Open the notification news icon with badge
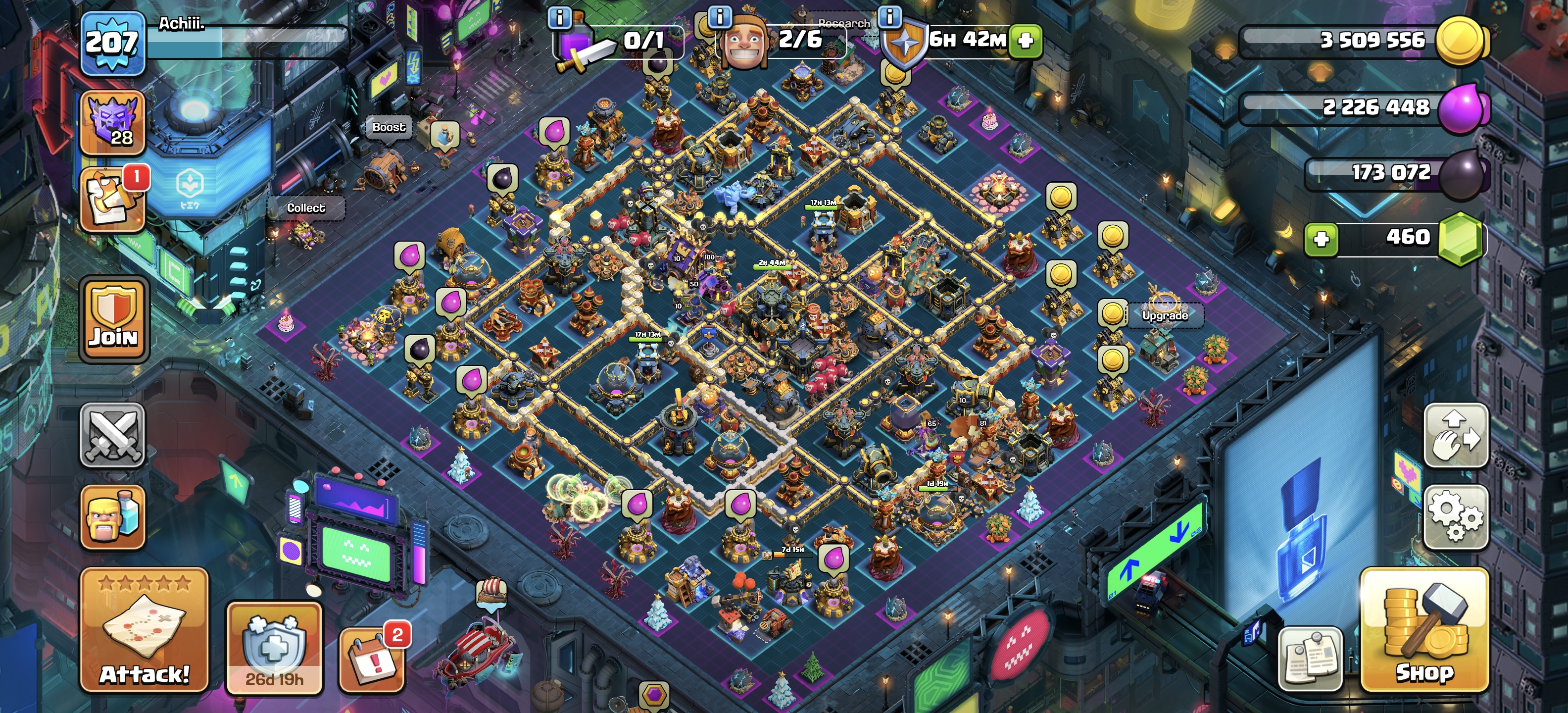Image resolution: width=1568 pixels, height=713 pixels. point(113,200)
